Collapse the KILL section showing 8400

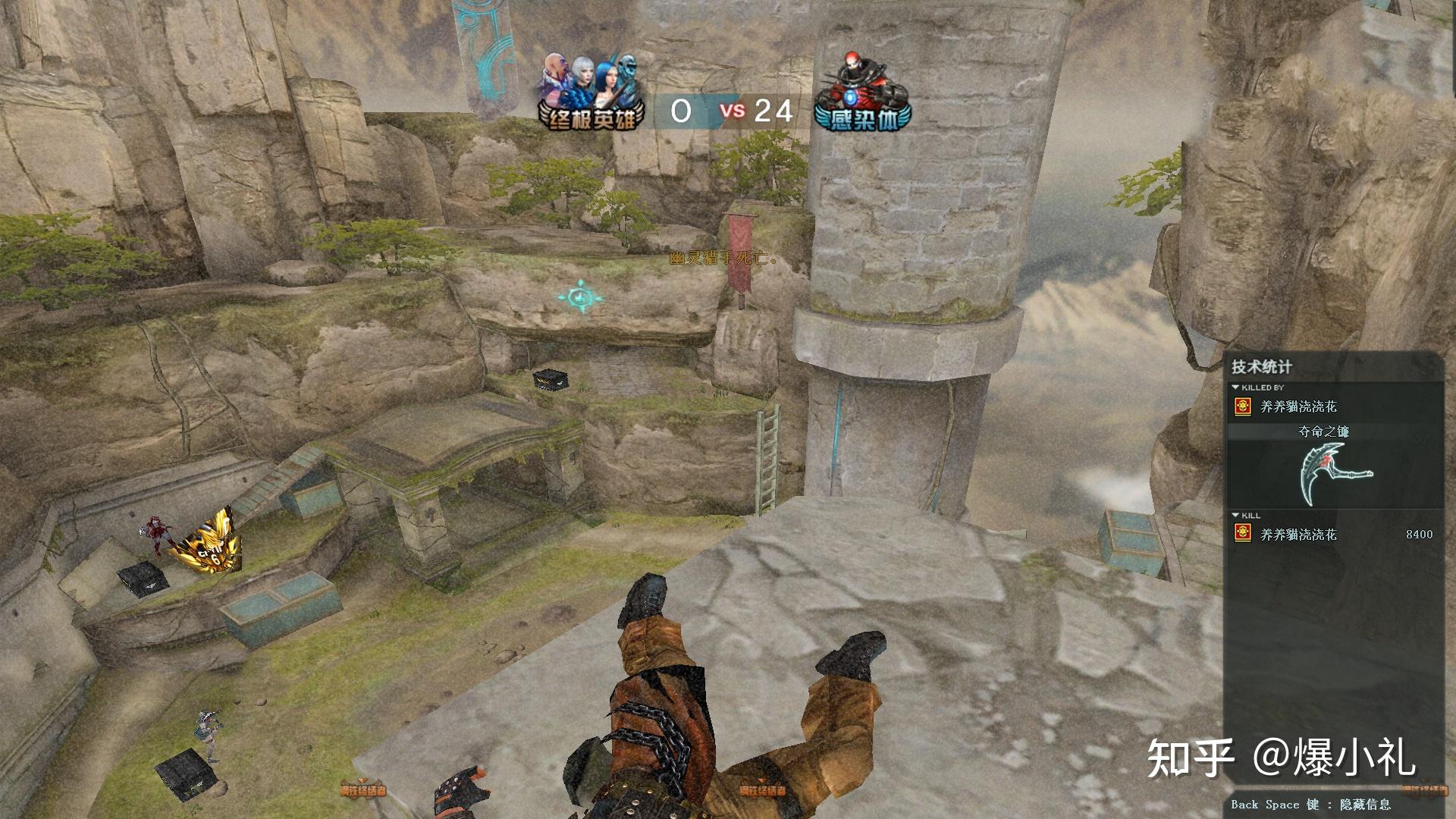click(1236, 516)
